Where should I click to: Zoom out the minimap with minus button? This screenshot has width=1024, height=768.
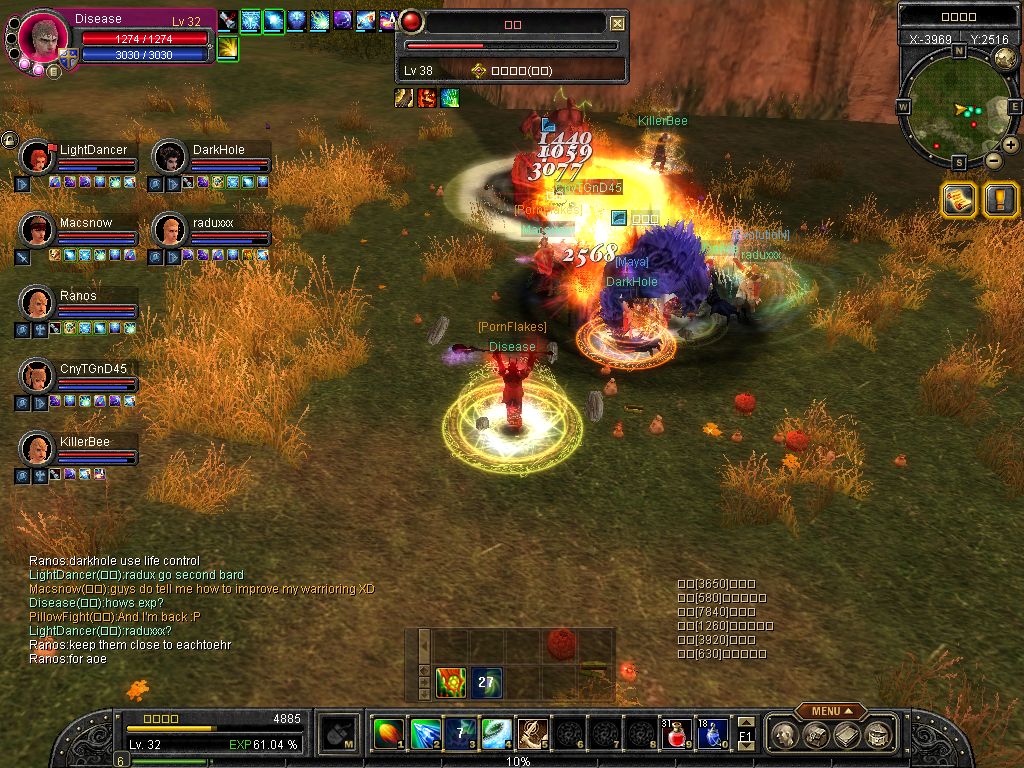pos(993,160)
